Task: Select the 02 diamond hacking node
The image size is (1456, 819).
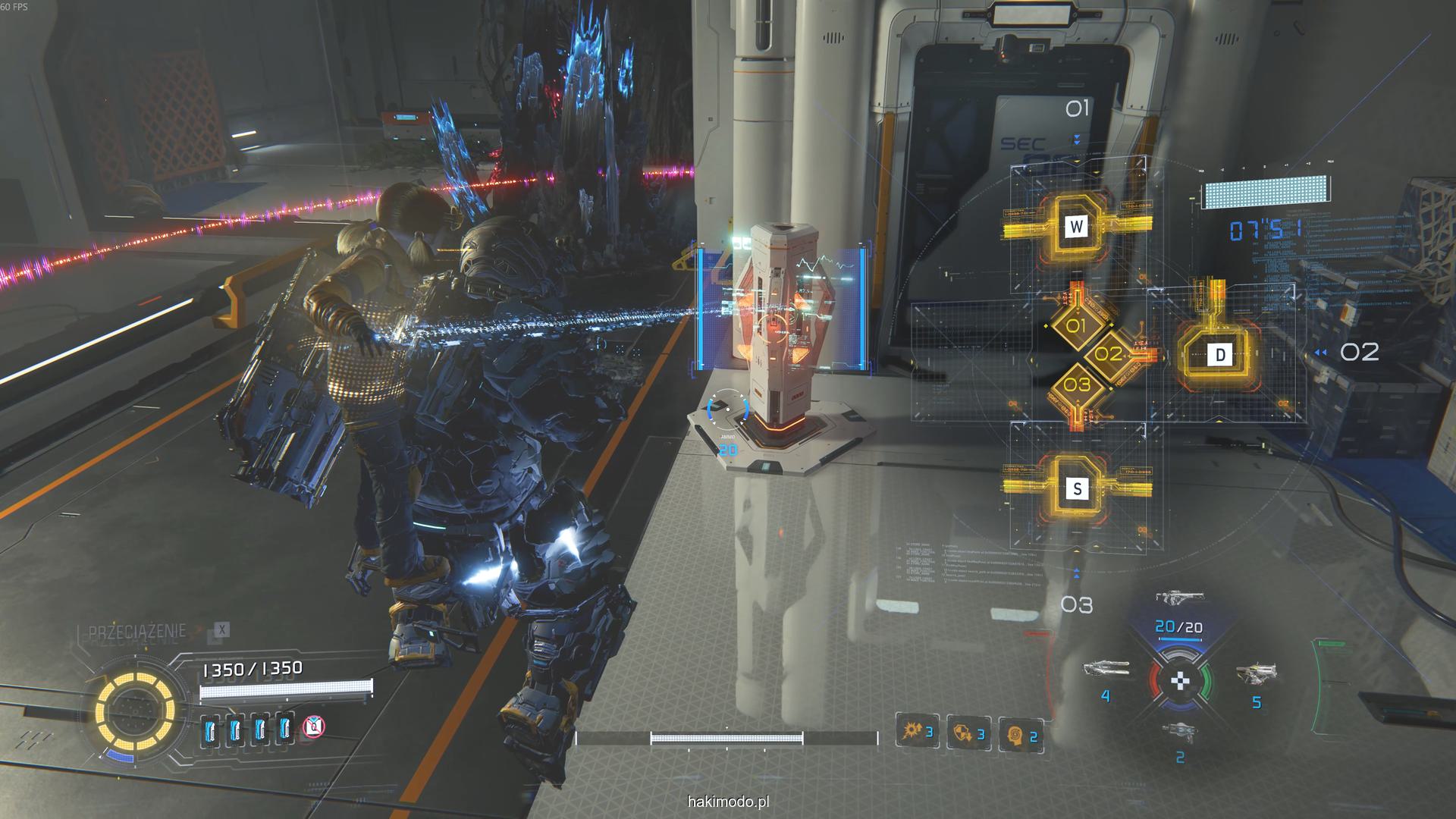Action: (x=1108, y=354)
